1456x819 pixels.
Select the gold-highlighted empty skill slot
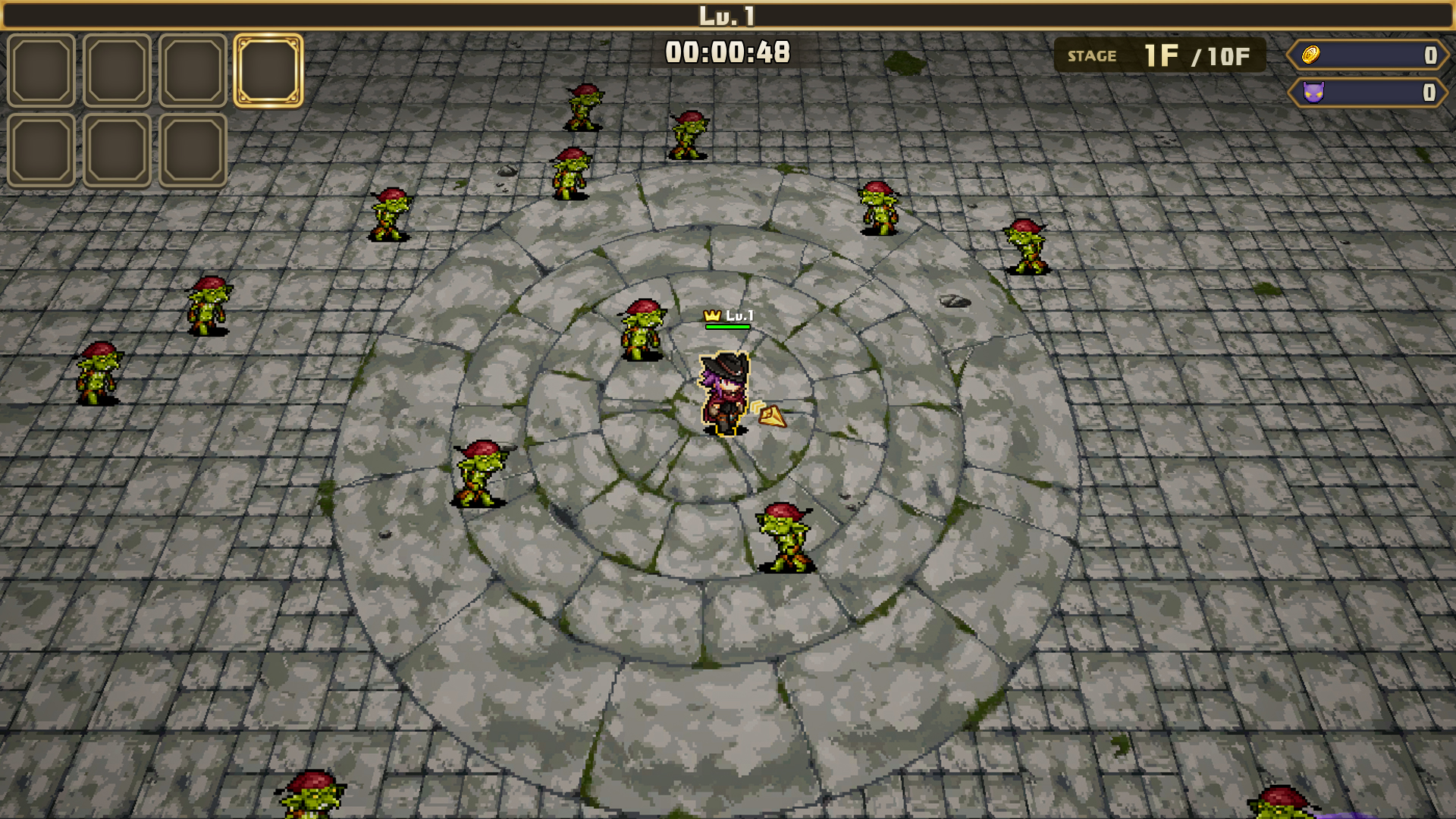point(268,71)
